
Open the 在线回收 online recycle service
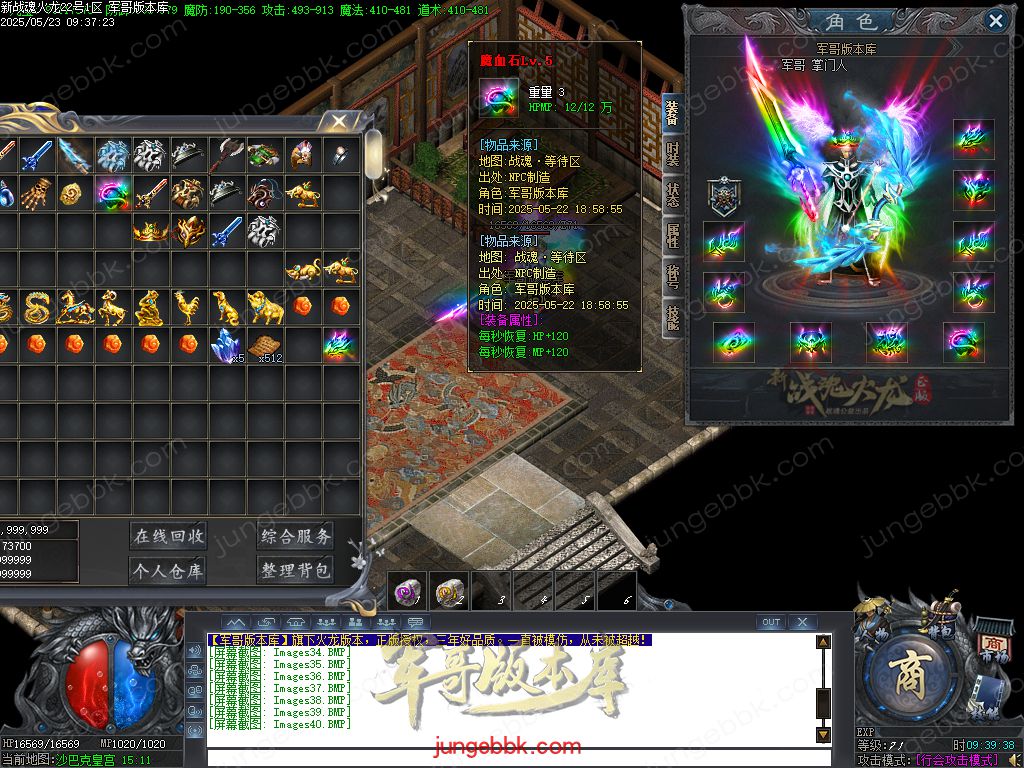(168, 536)
